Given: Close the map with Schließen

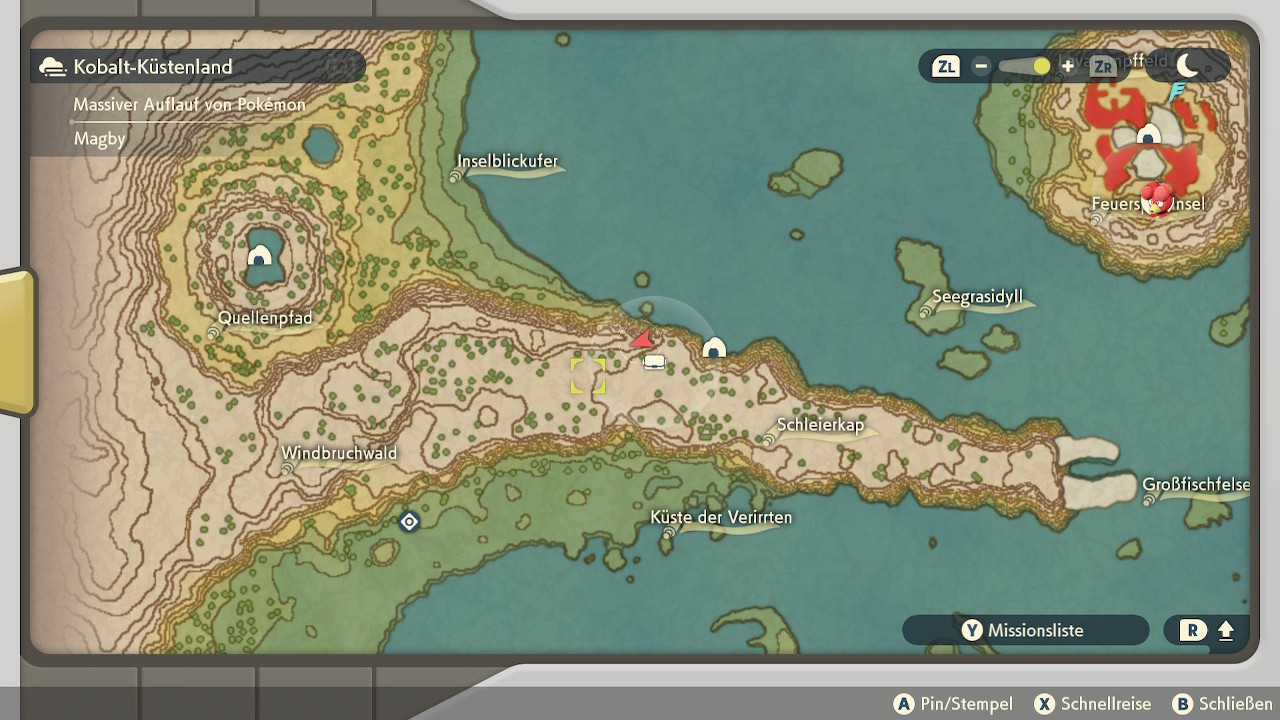Looking at the screenshot, I should (x=1222, y=704).
